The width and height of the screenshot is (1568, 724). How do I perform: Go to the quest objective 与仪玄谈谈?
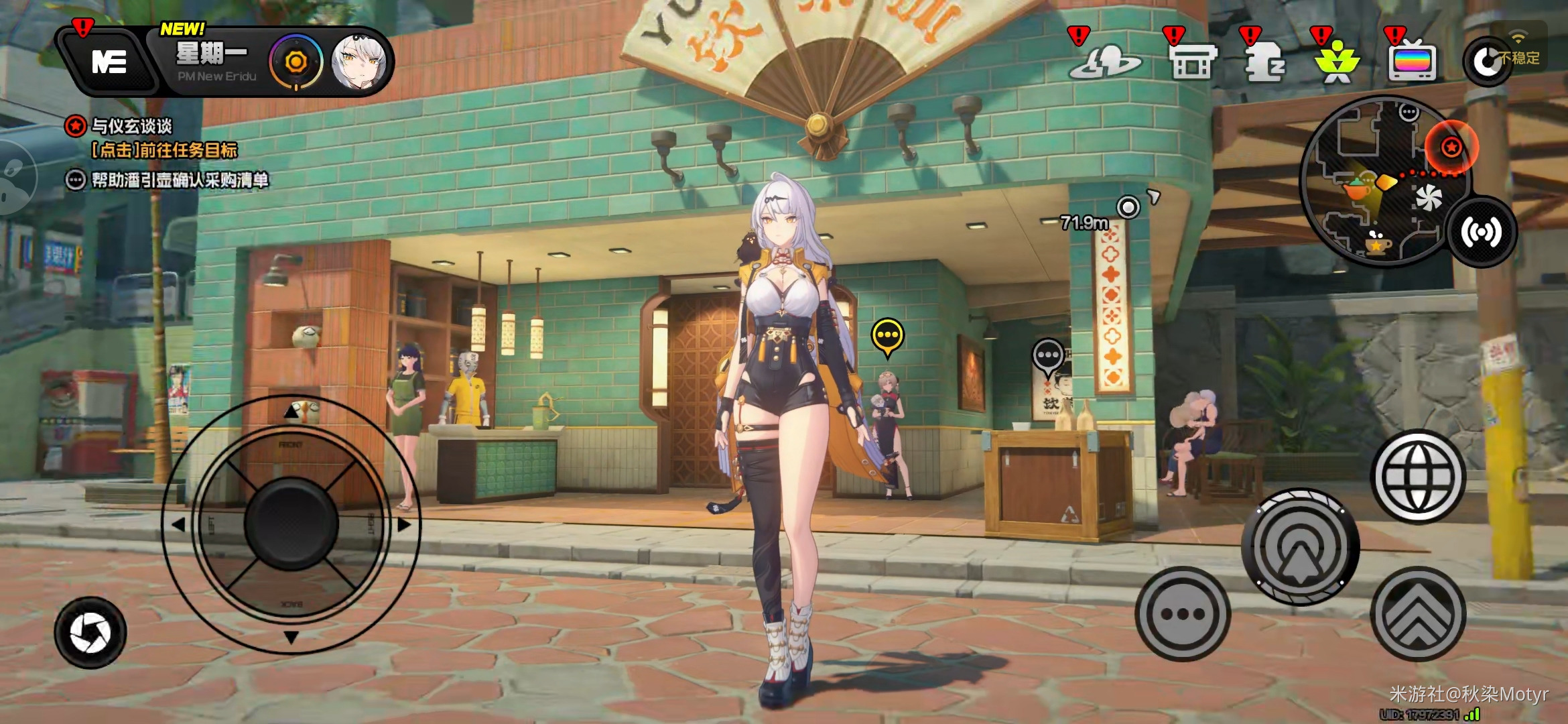tap(132, 126)
